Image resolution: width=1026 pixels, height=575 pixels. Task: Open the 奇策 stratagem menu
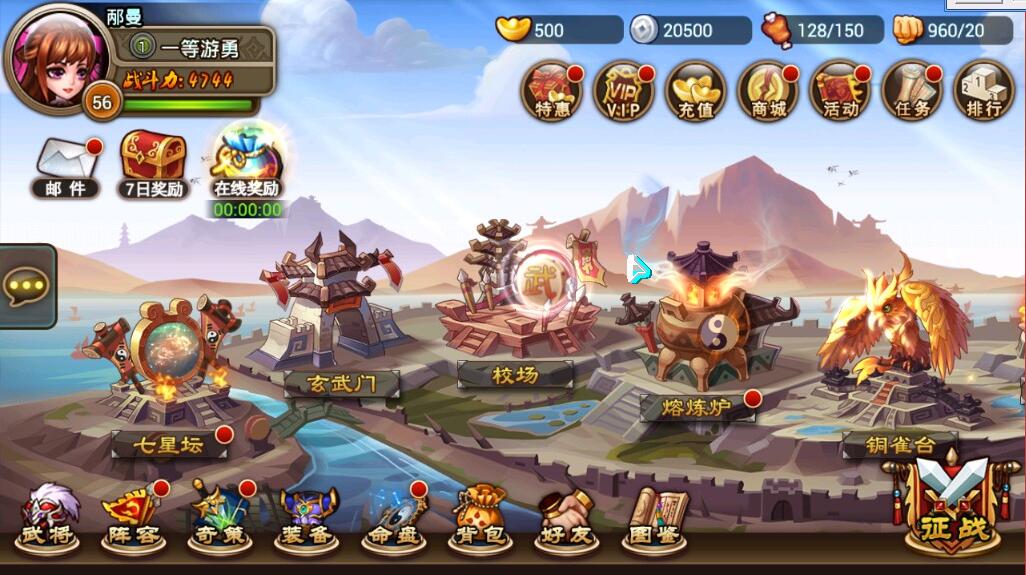220,518
